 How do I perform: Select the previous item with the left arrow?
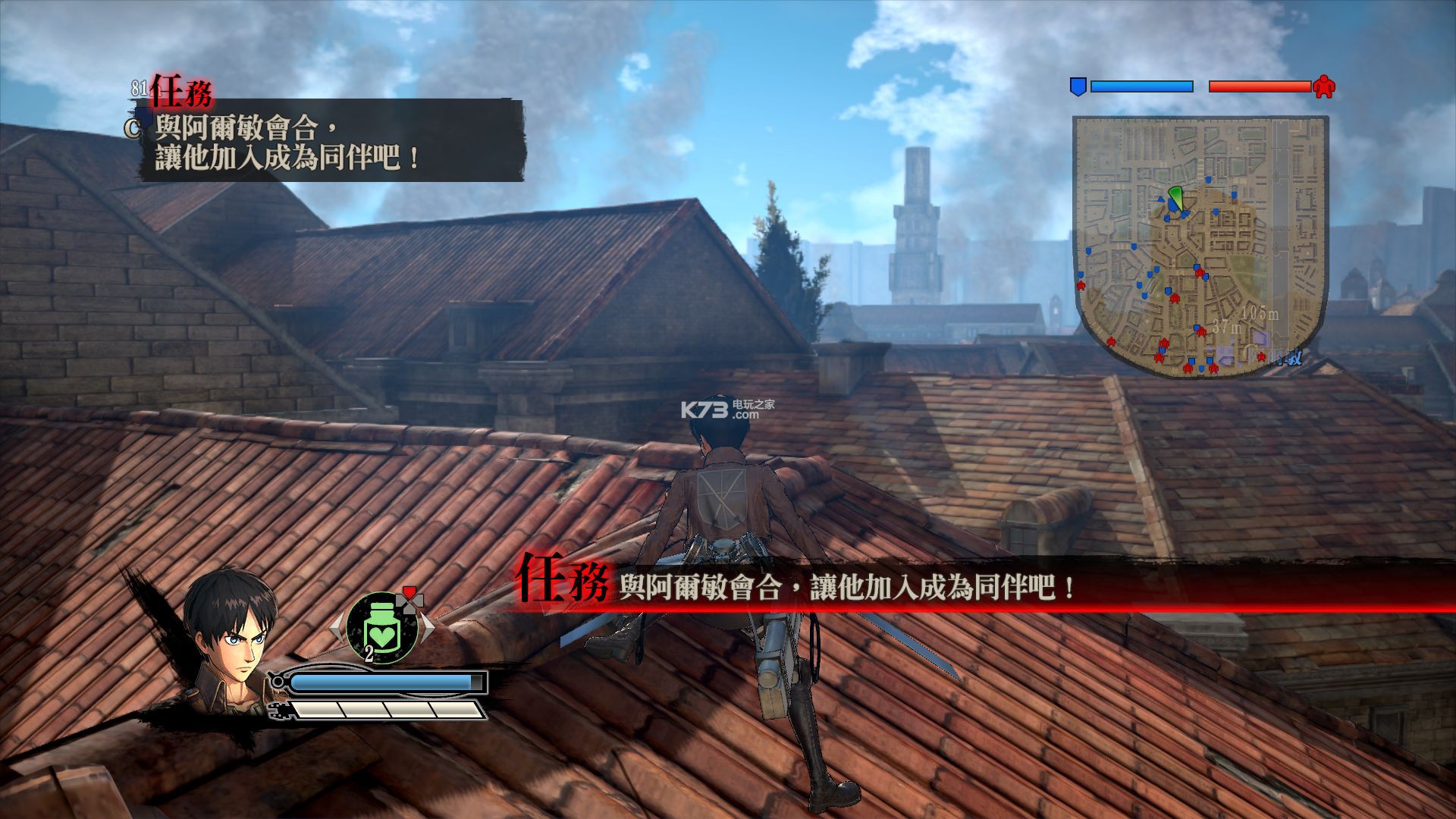click(x=336, y=627)
